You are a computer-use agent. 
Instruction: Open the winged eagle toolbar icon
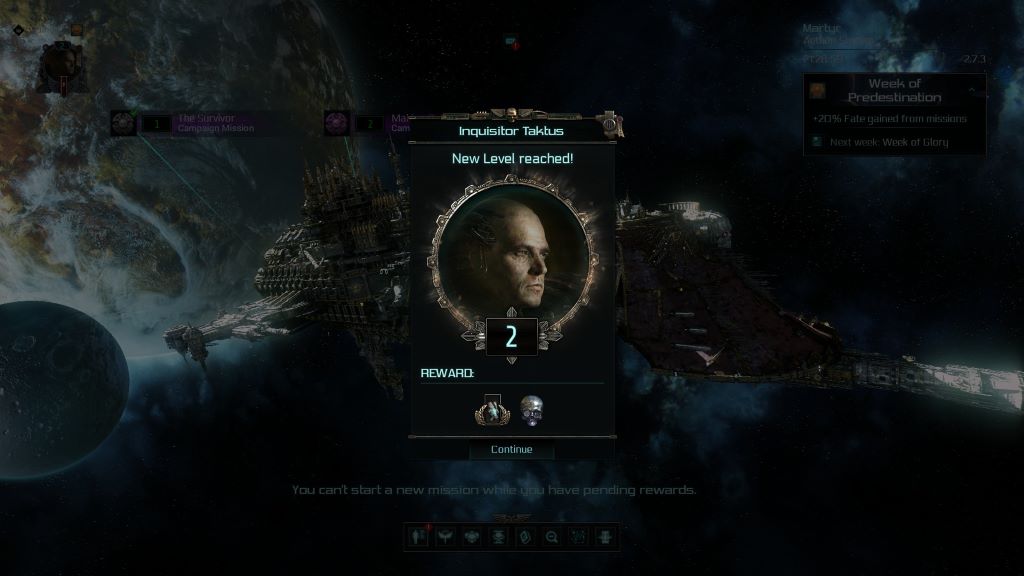coord(444,537)
